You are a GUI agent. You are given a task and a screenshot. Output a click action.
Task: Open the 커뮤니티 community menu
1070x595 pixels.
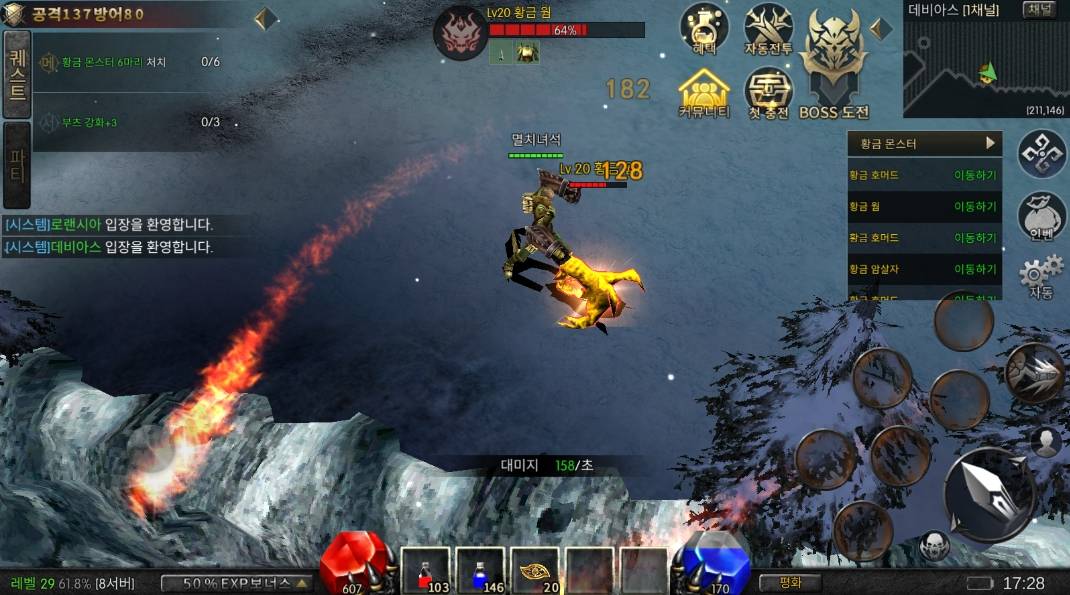(x=704, y=93)
